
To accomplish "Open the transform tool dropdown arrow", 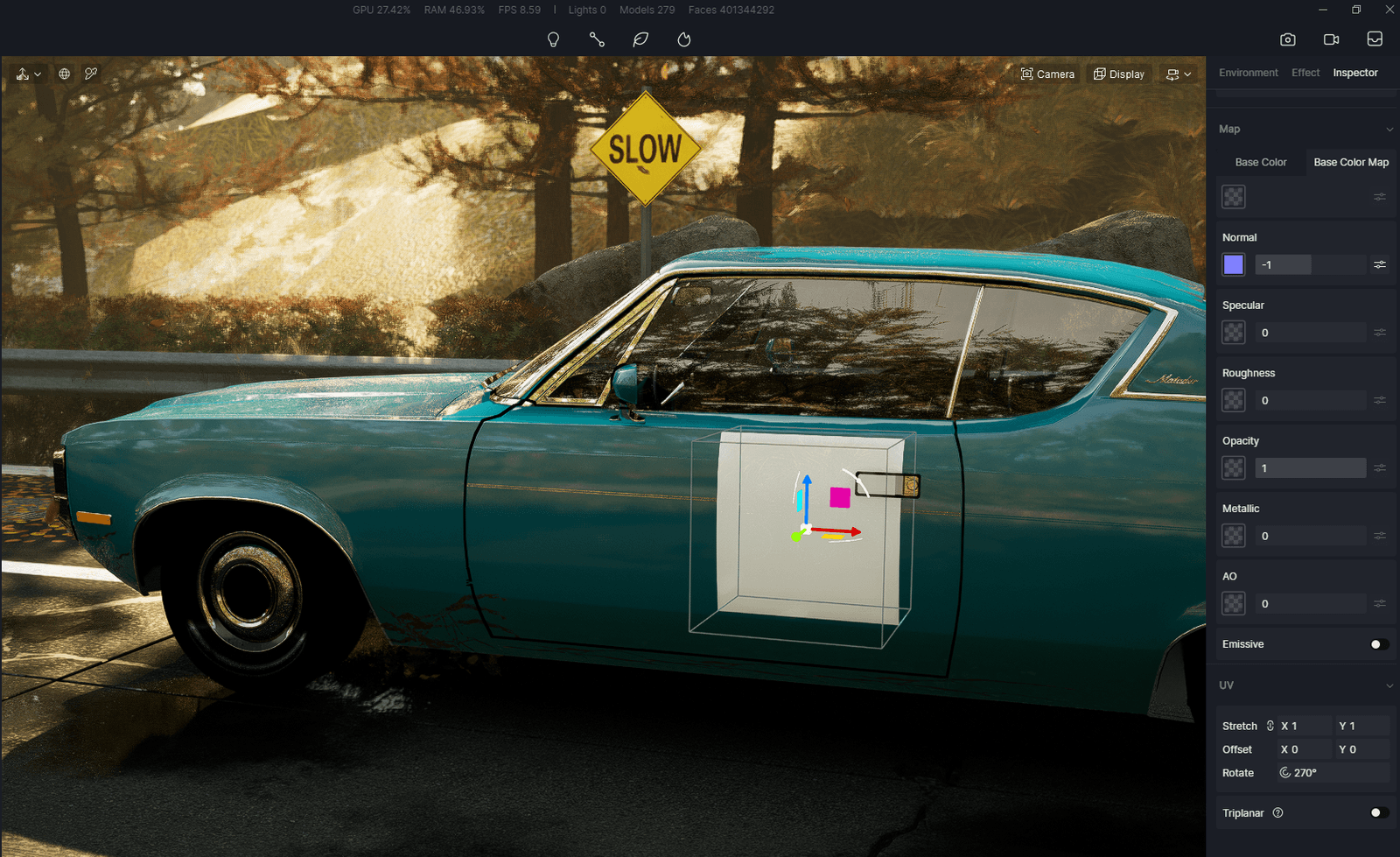I will 36,74.
